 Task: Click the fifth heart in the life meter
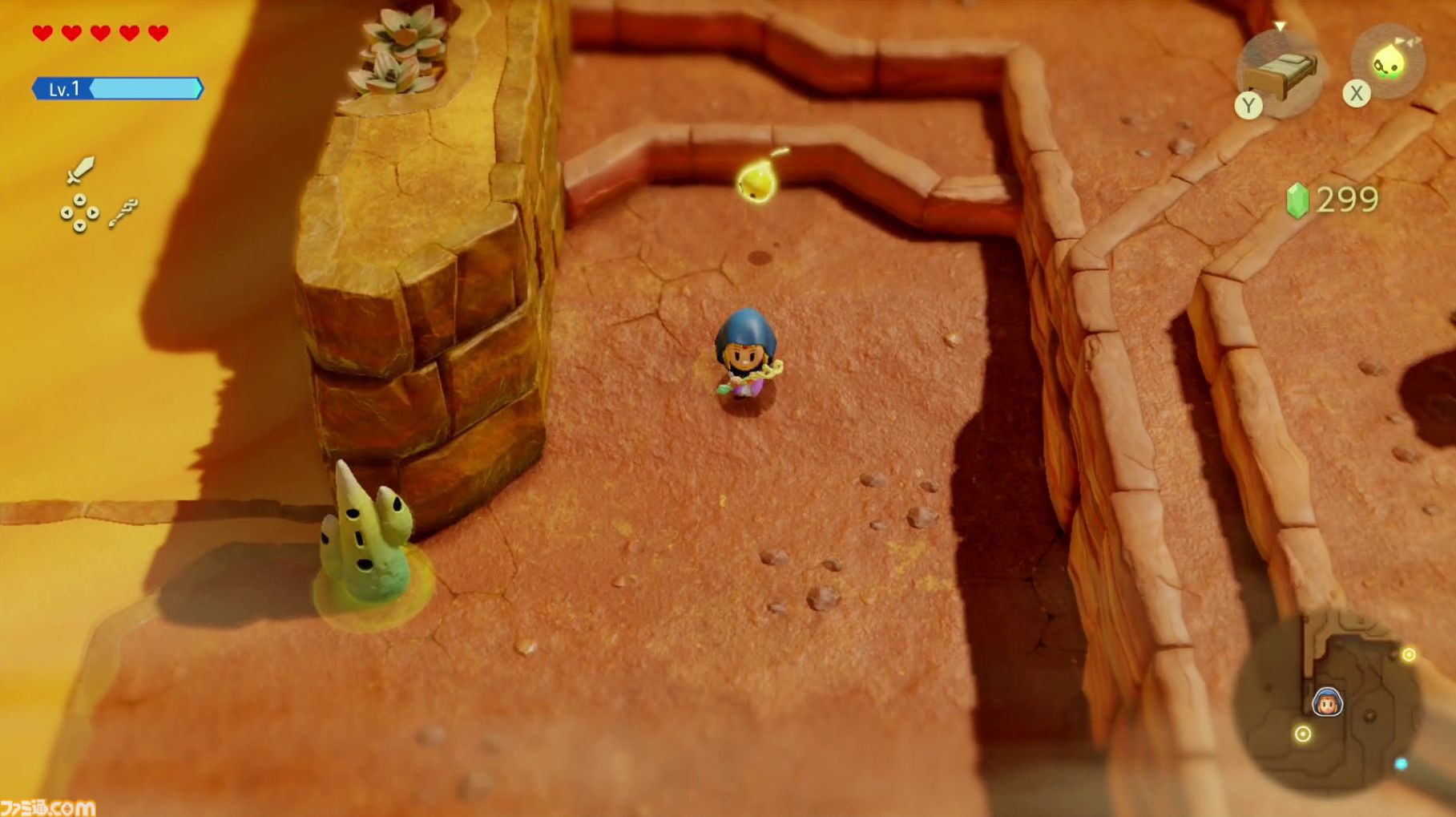click(157, 33)
